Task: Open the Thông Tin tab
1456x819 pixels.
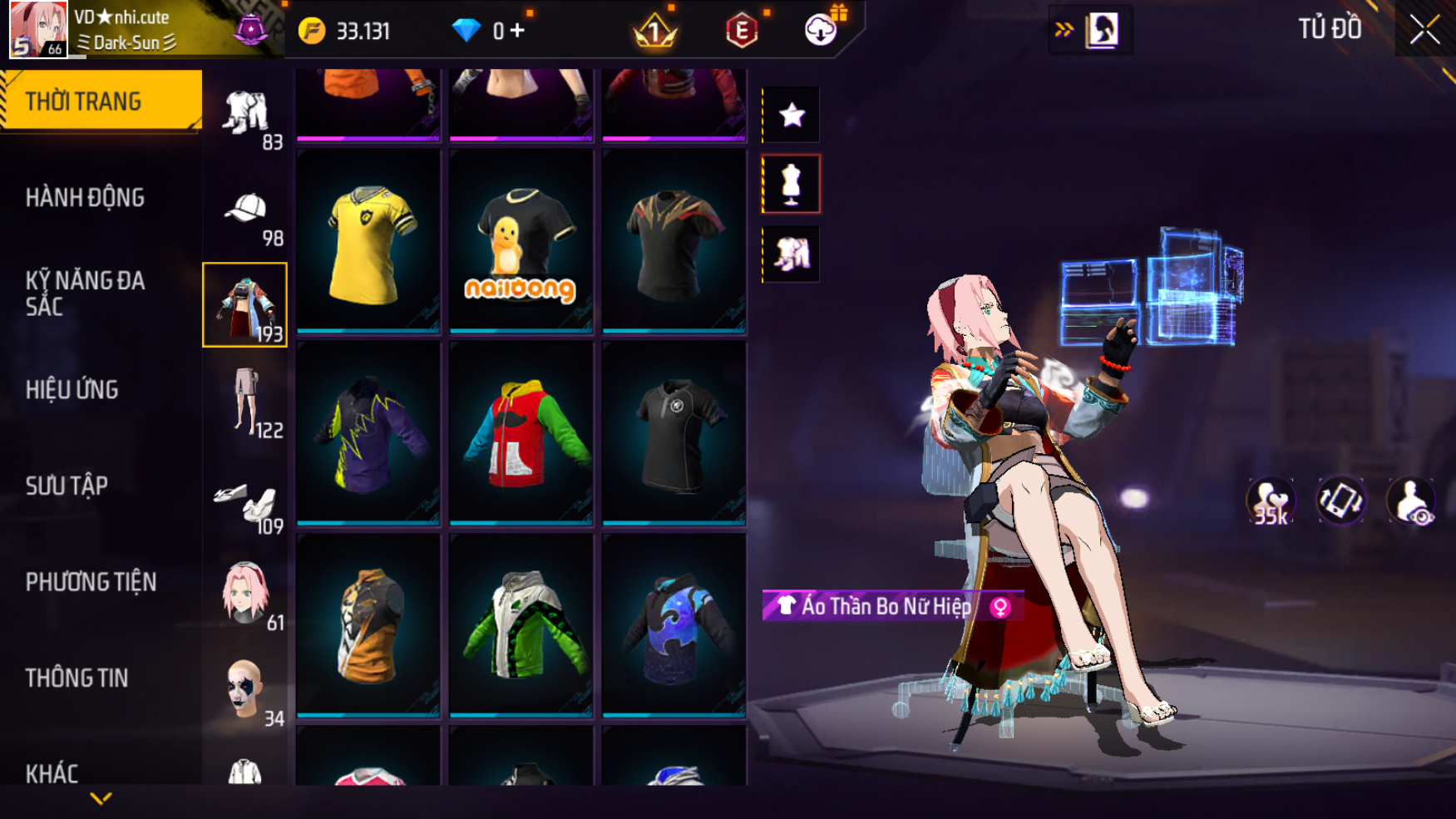Action: pyautogui.click(x=77, y=678)
